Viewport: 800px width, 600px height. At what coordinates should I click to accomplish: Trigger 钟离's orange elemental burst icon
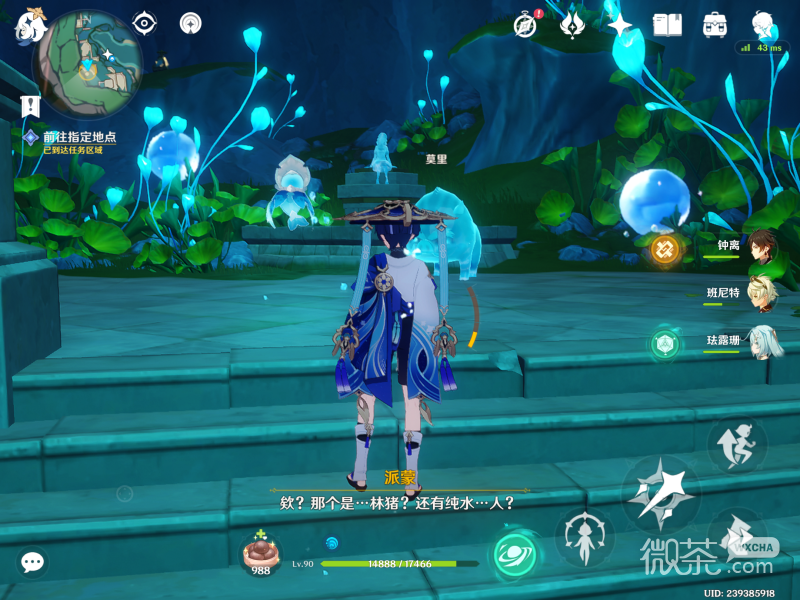(665, 248)
